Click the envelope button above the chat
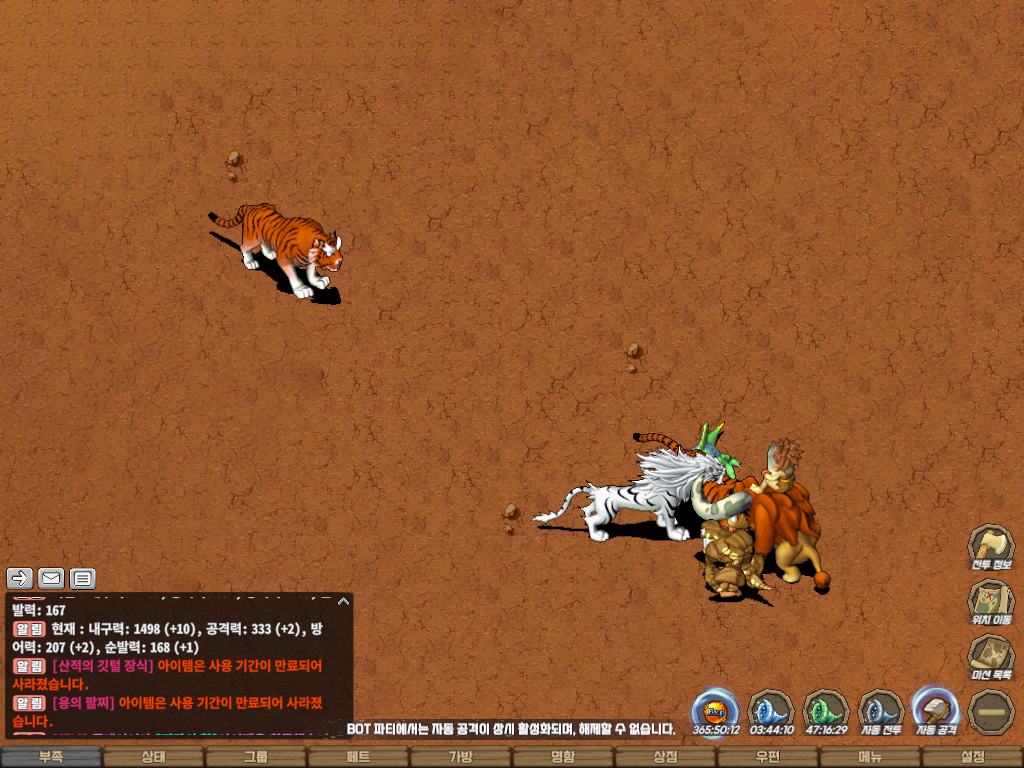The image size is (1024, 768). click(51, 578)
